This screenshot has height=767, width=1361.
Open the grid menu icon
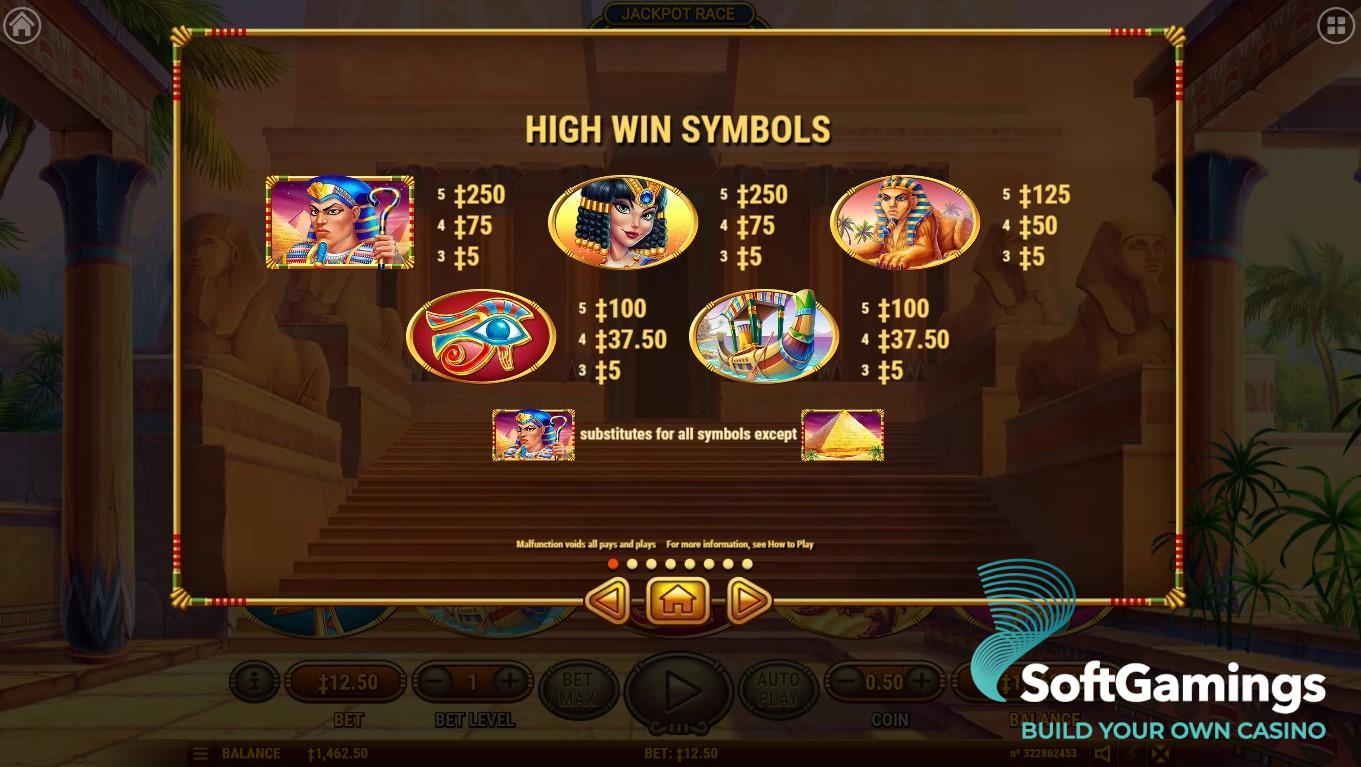pyautogui.click(x=1336, y=26)
